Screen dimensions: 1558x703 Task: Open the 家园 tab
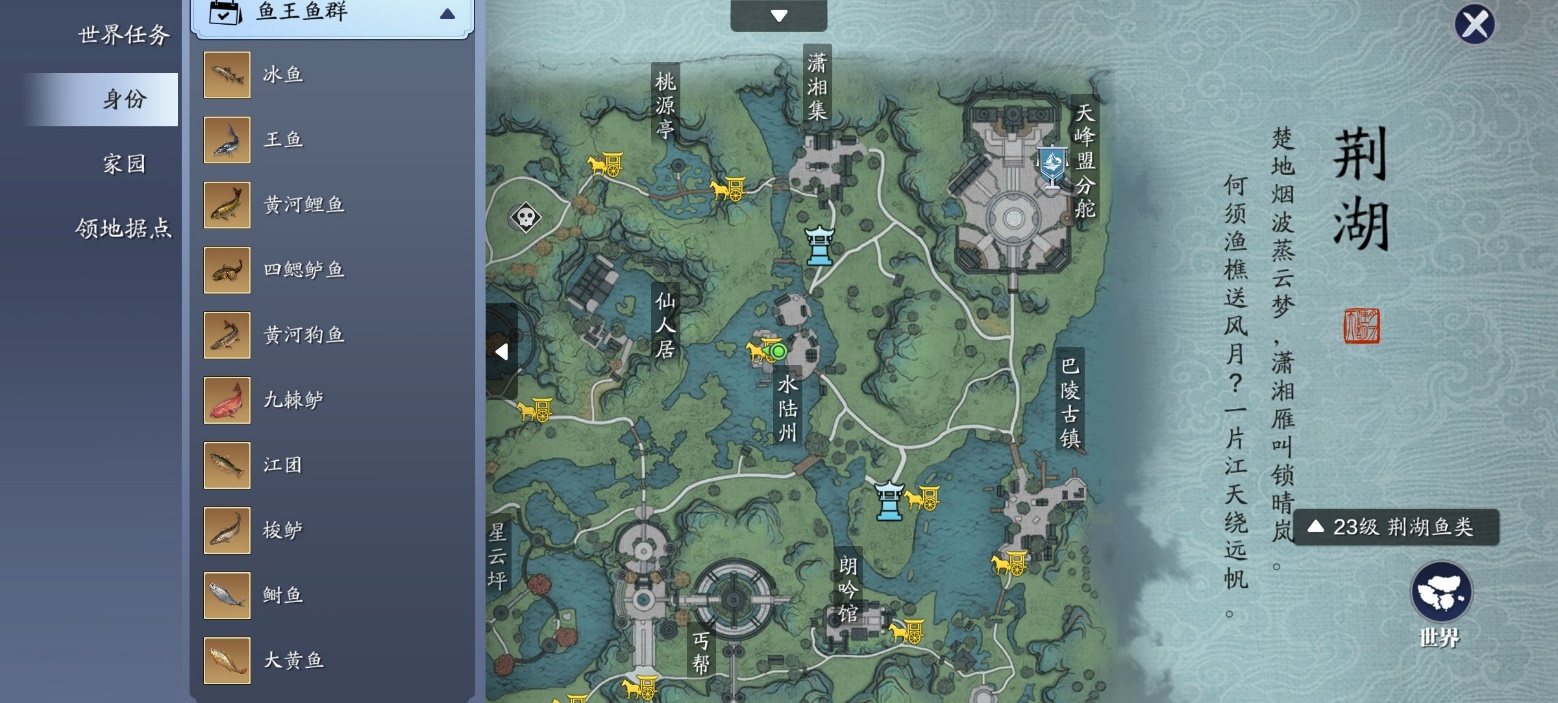(124, 164)
